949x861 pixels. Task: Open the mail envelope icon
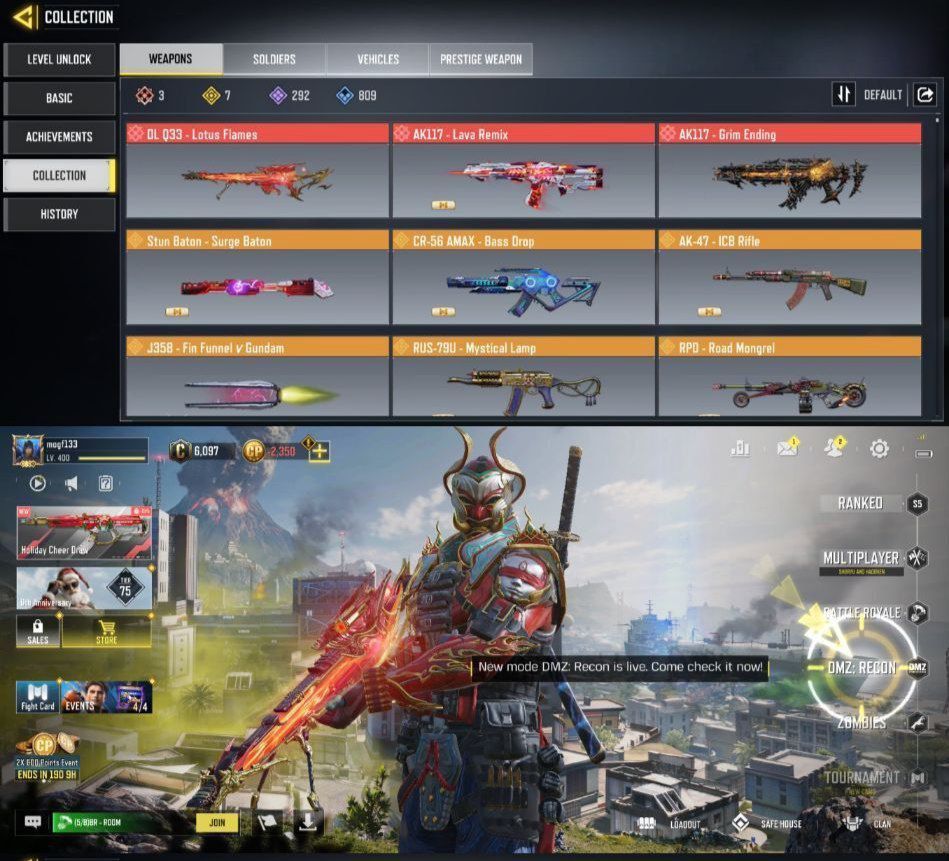(788, 450)
